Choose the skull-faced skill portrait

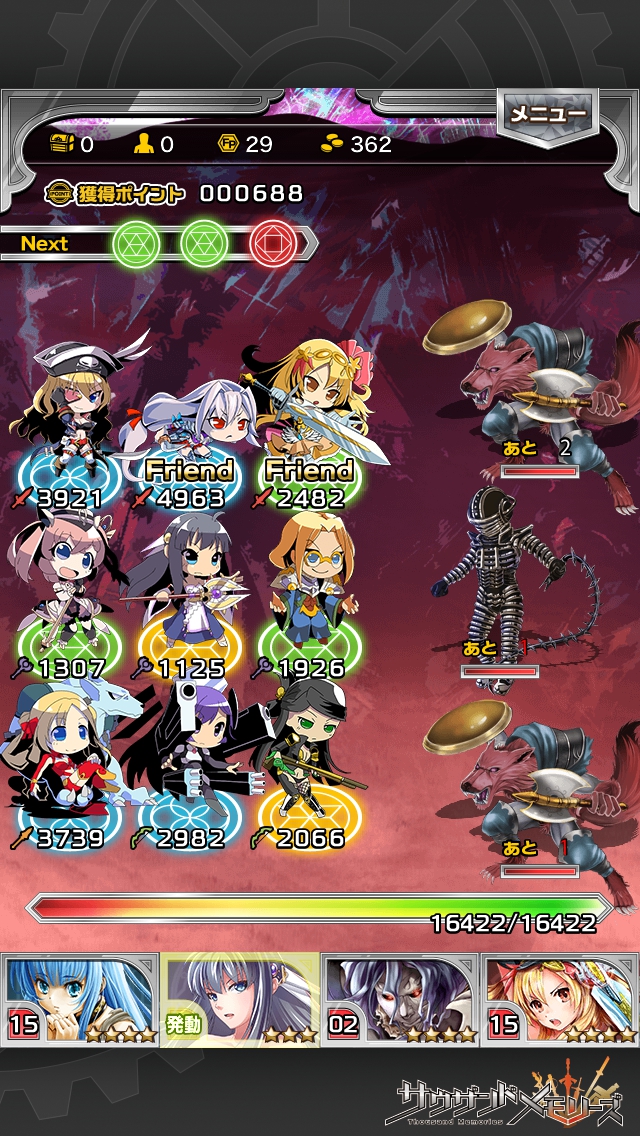coord(400,999)
